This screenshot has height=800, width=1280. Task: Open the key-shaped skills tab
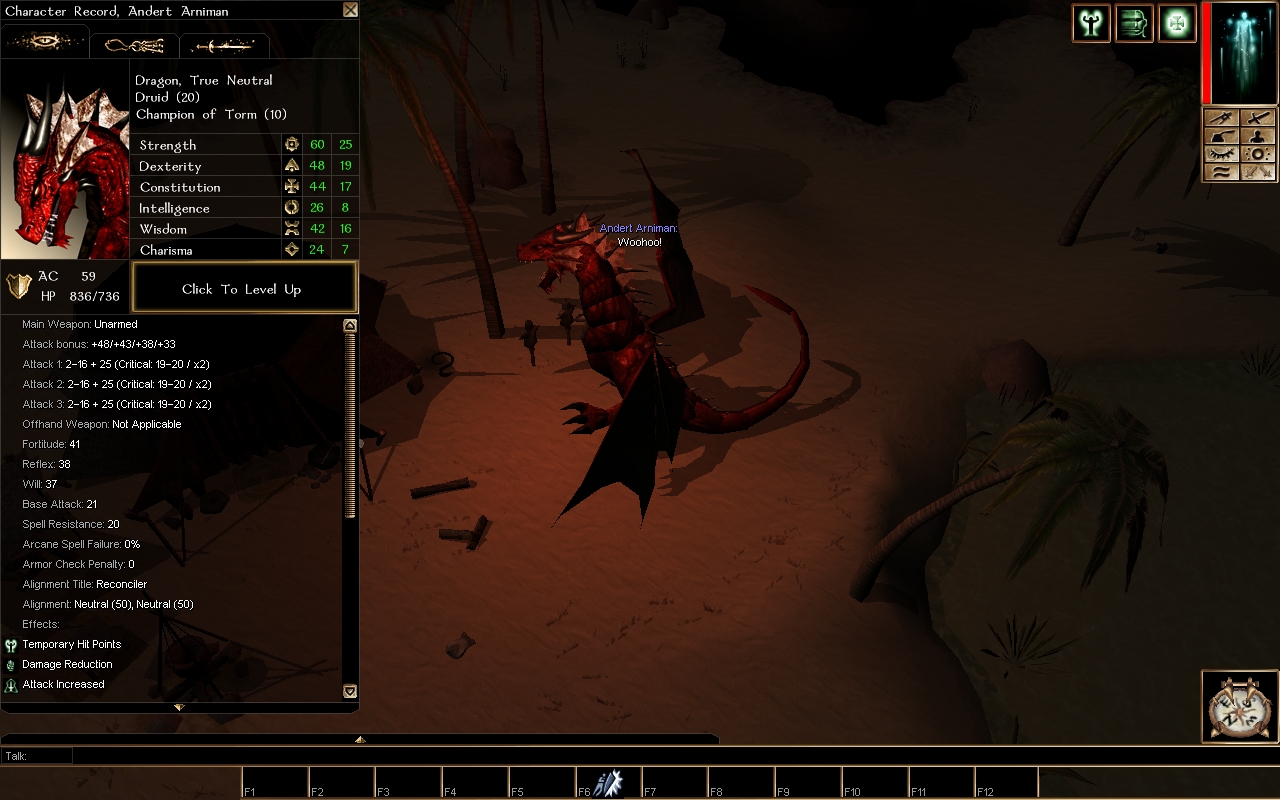tap(134, 45)
